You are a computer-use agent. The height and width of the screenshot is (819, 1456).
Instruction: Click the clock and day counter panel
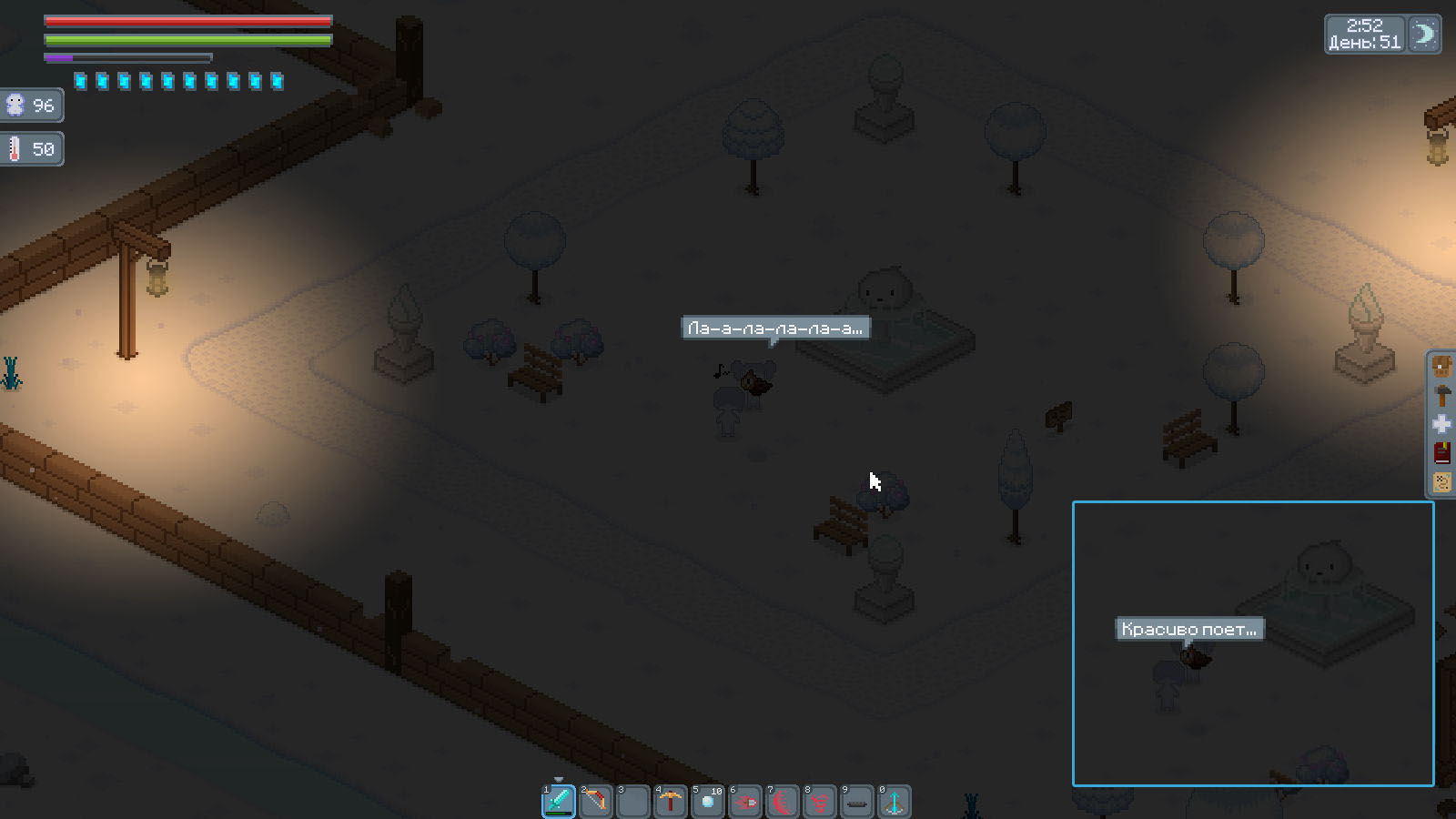pyautogui.click(x=1365, y=35)
